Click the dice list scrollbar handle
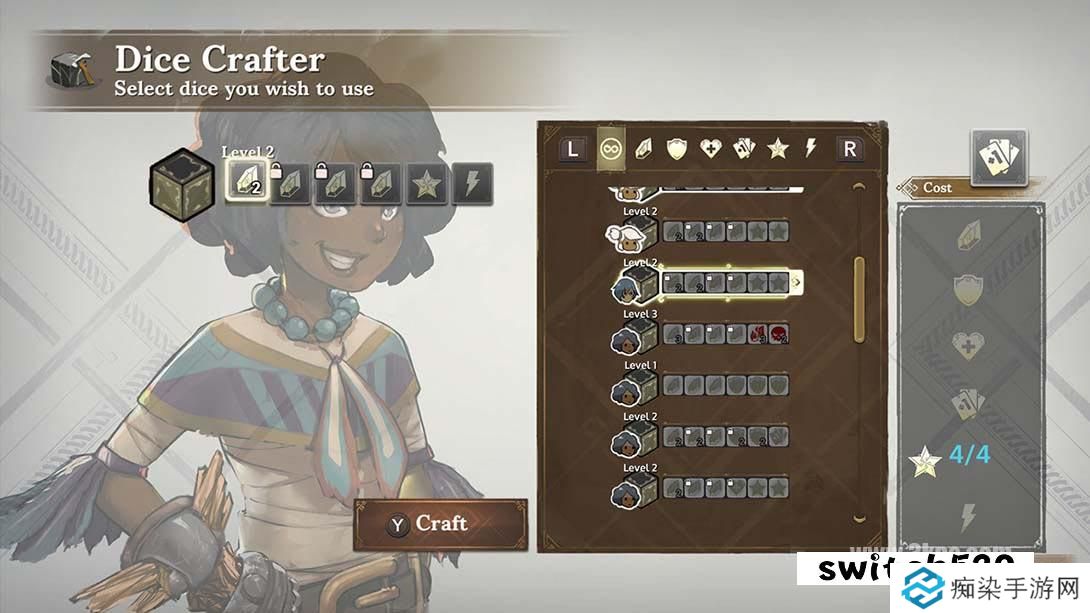The height and width of the screenshot is (613, 1090). [x=858, y=300]
